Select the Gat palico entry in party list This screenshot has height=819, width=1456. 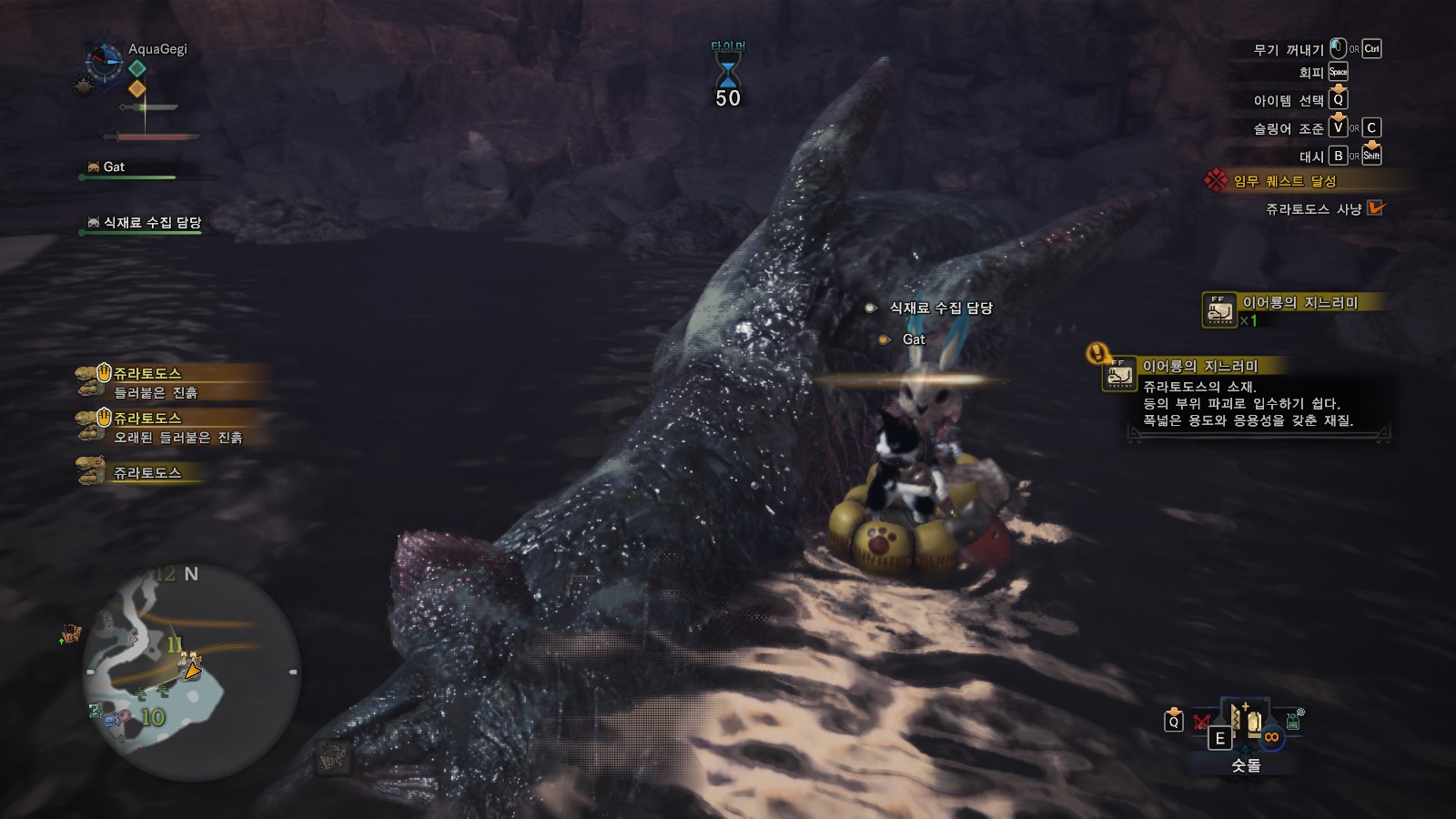[x=114, y=167]
